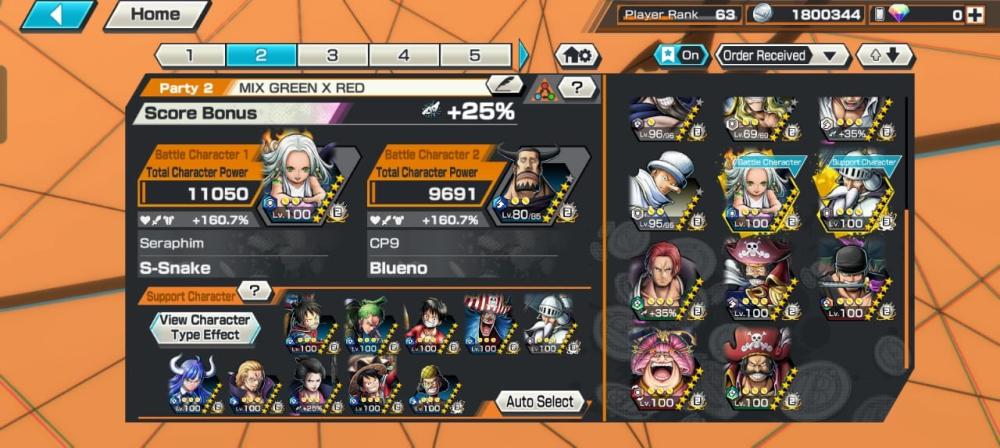
Task: Toggle the On filter button
Action: coord(680,55)
